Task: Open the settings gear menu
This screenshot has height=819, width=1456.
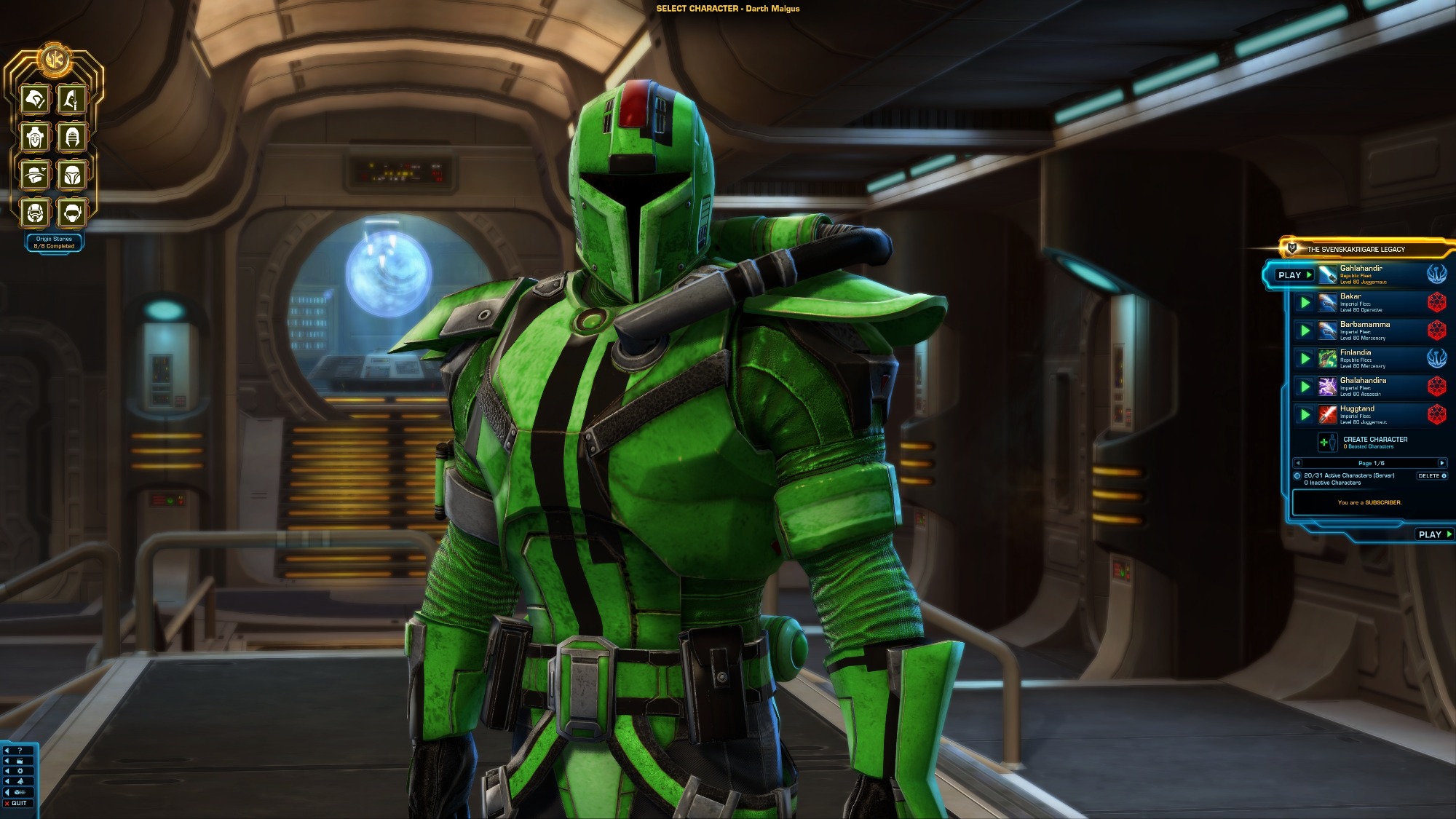Action: point(20,771)
